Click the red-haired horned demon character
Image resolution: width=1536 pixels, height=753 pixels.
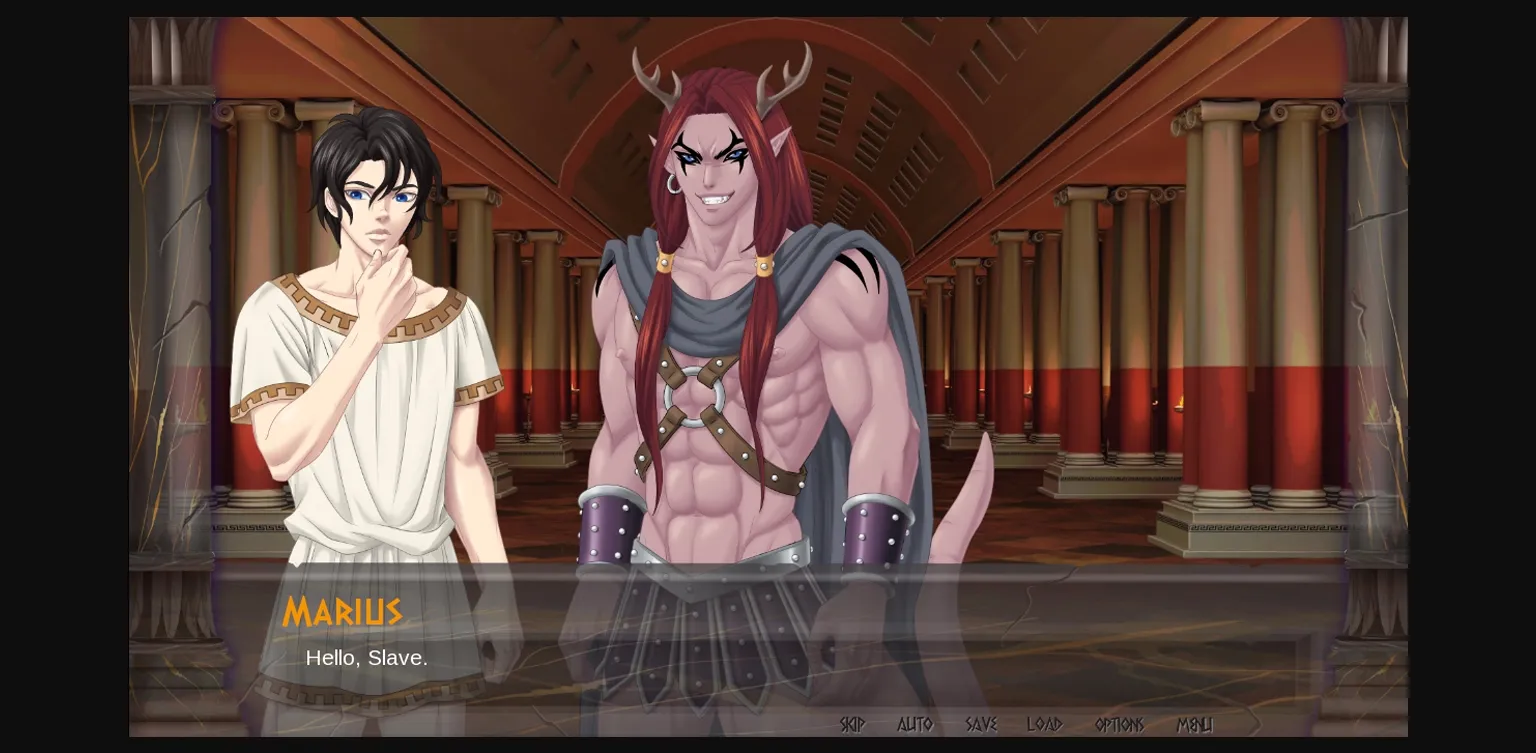click(x=730, y=300)
